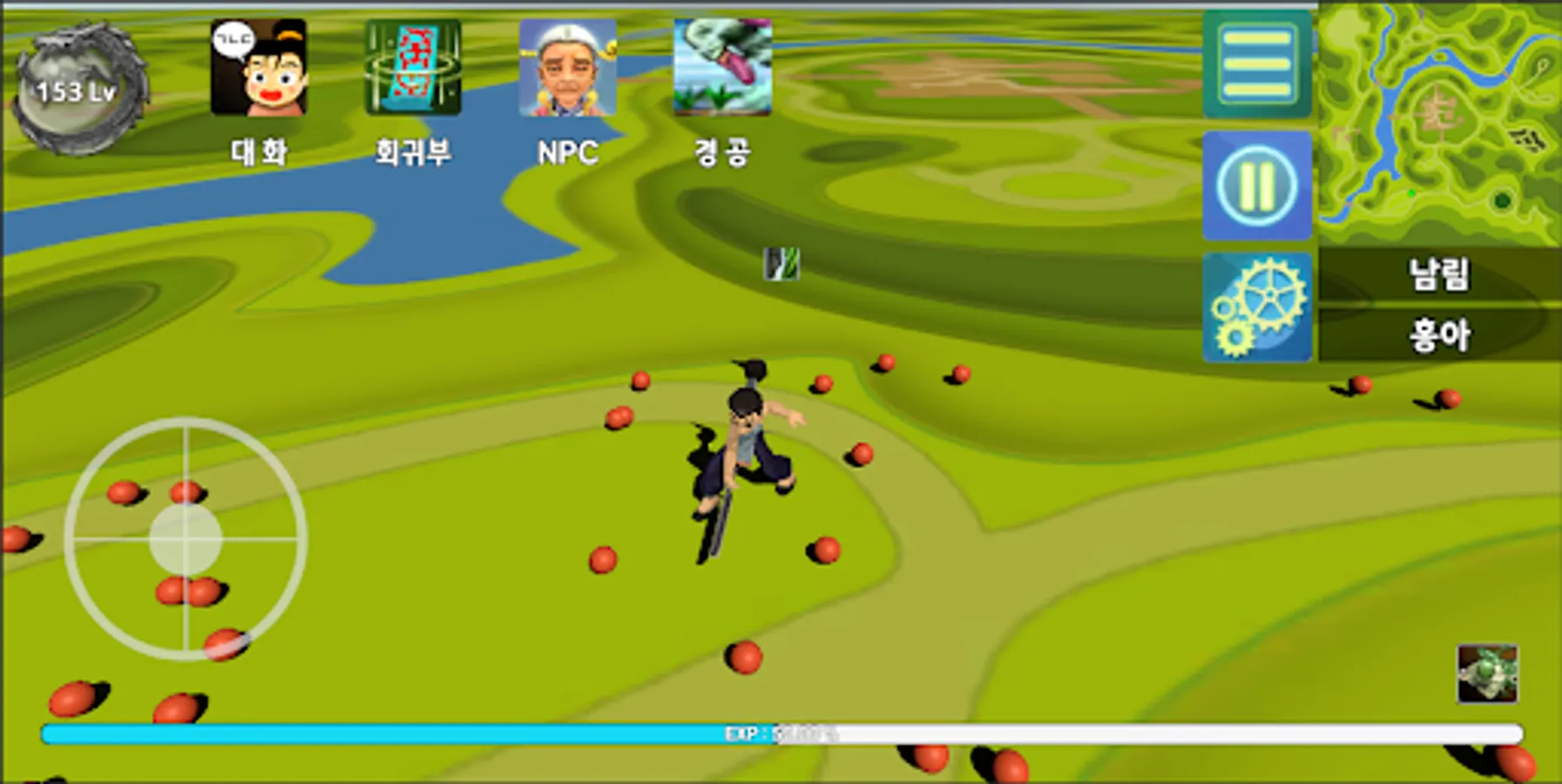
Task: Activate the 경공 movement skill icon
Action: tap(721, 70)
